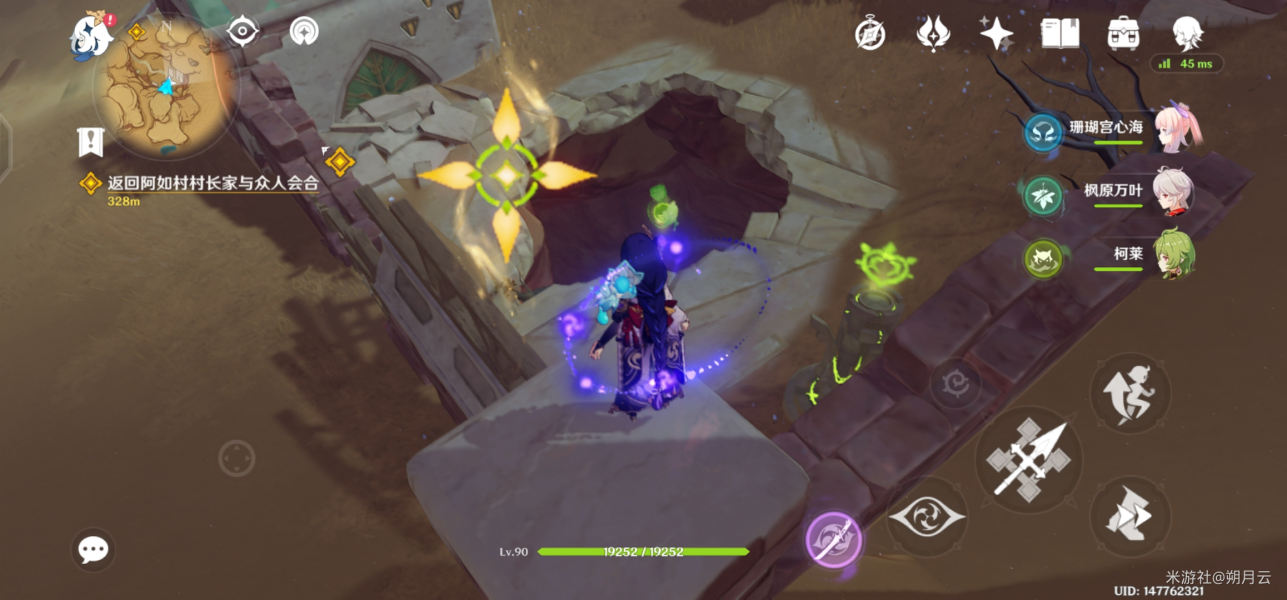1287x600 pixels.
Task: Open the quest log icon
Action: click(91, 142)
